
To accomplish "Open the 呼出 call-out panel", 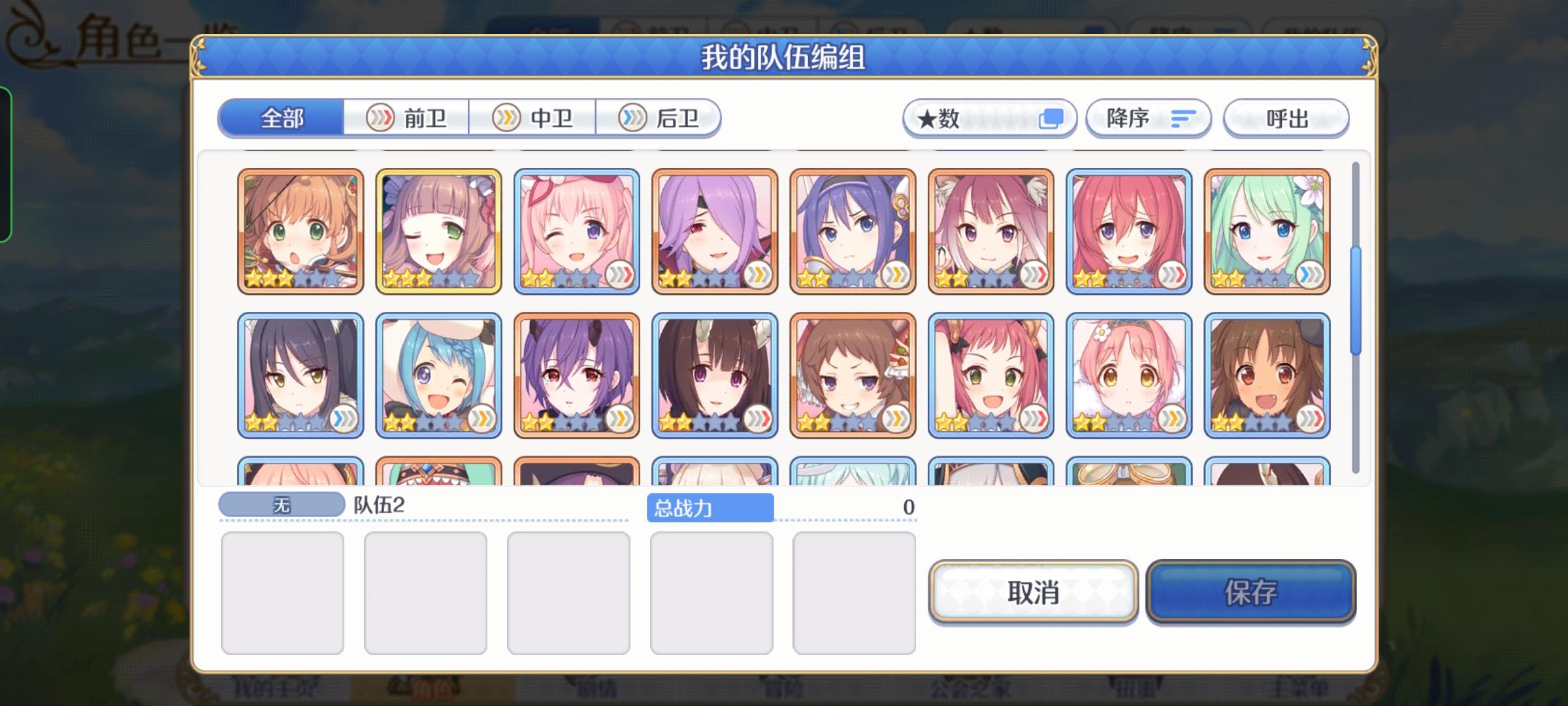I will tap(1284, 118).
